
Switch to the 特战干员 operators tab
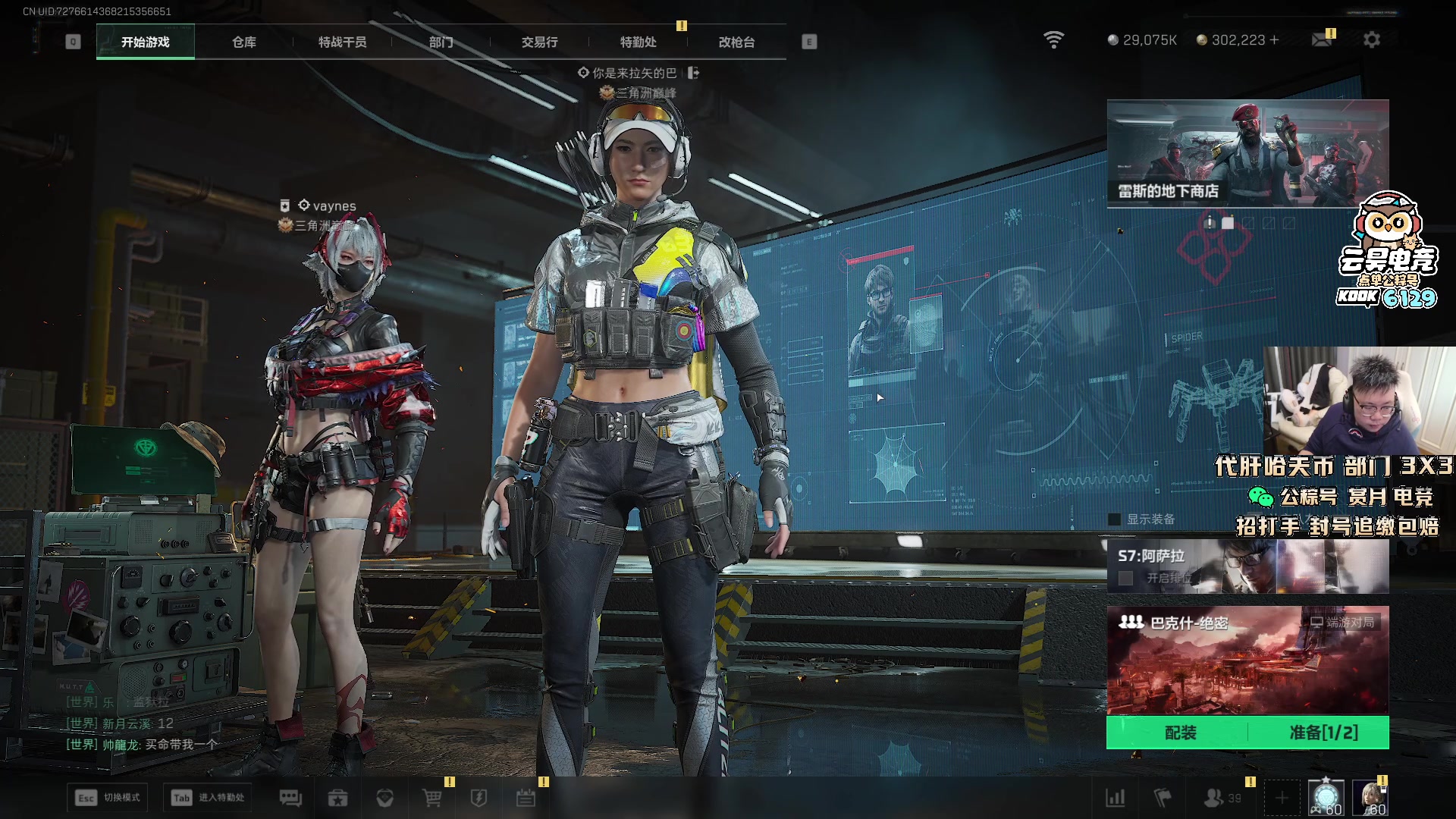coord(342,42)
